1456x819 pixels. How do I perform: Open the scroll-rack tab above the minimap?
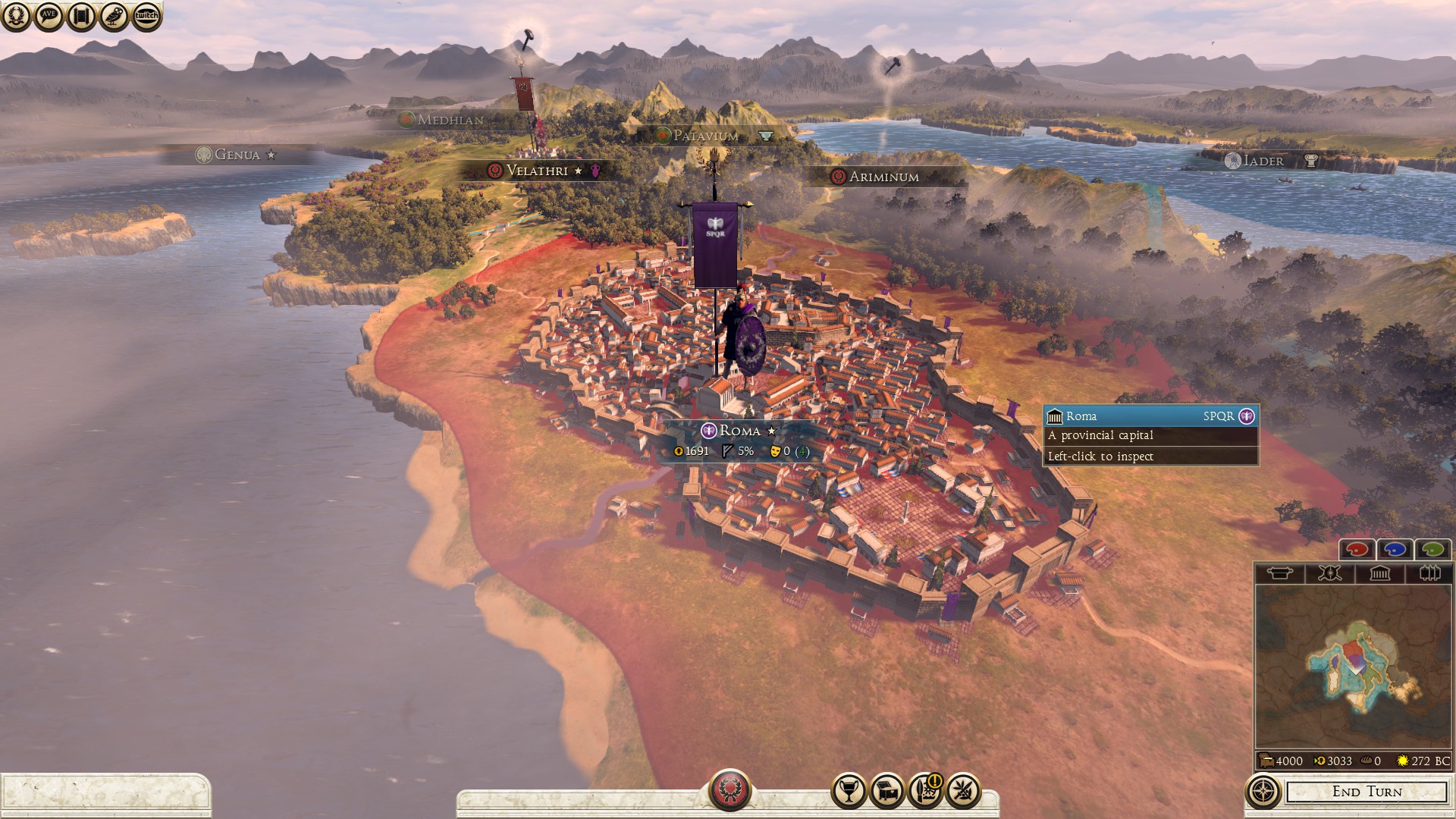[x=1429, y=573]
